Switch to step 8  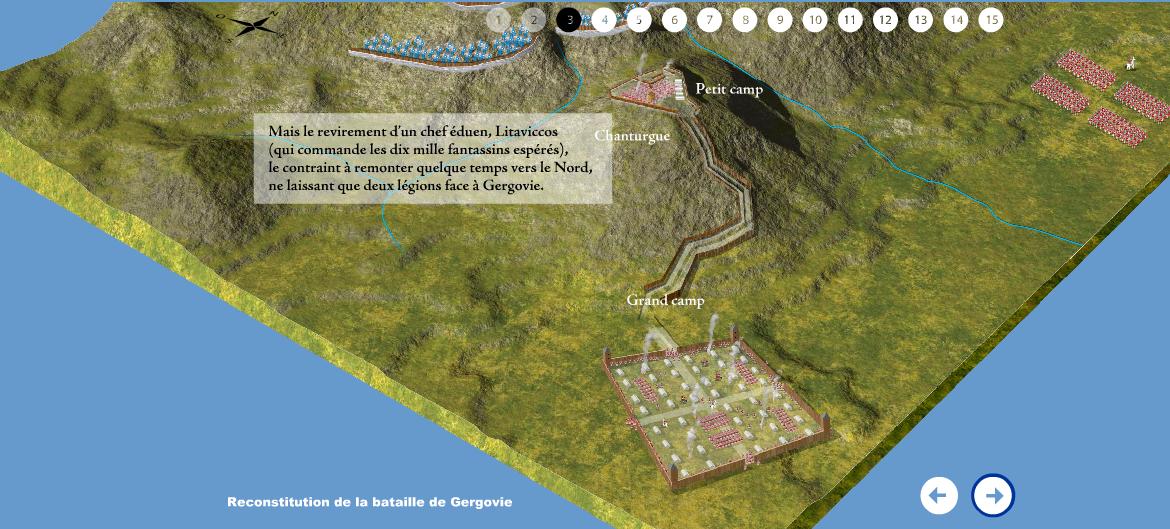(744, 20)
